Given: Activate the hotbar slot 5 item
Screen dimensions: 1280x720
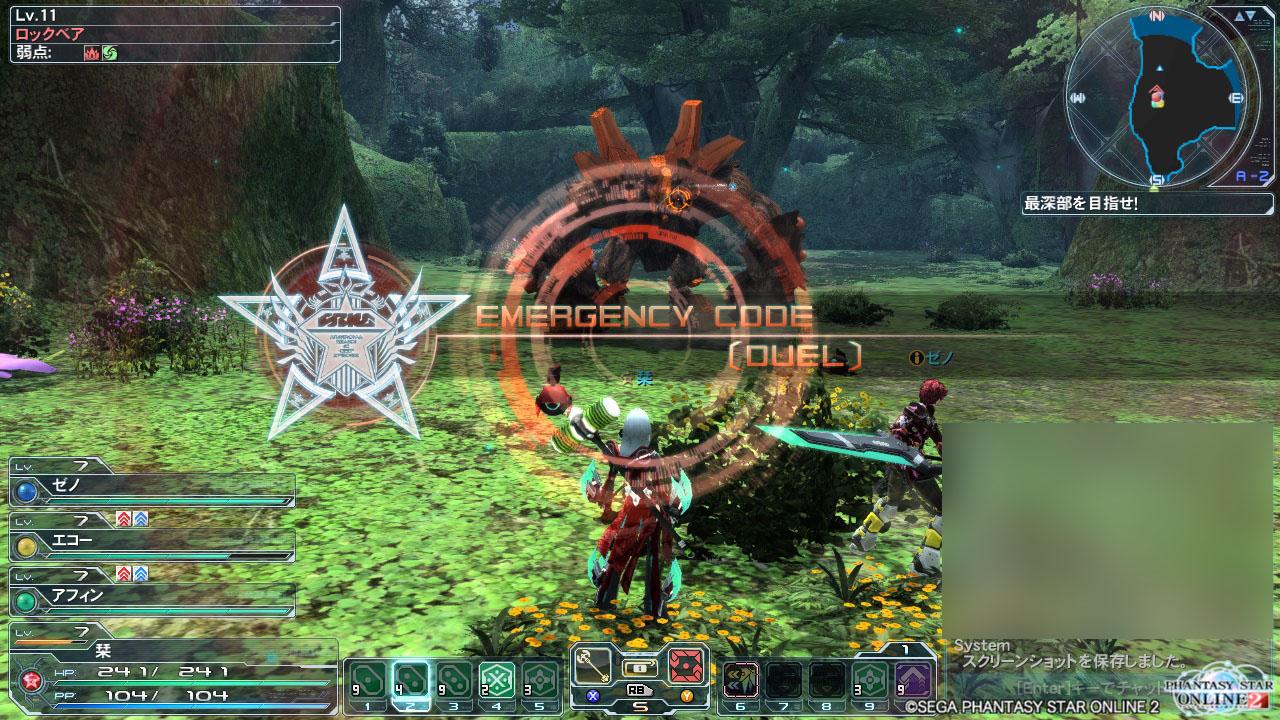Looking at the screenshot, I should (539, 680).
